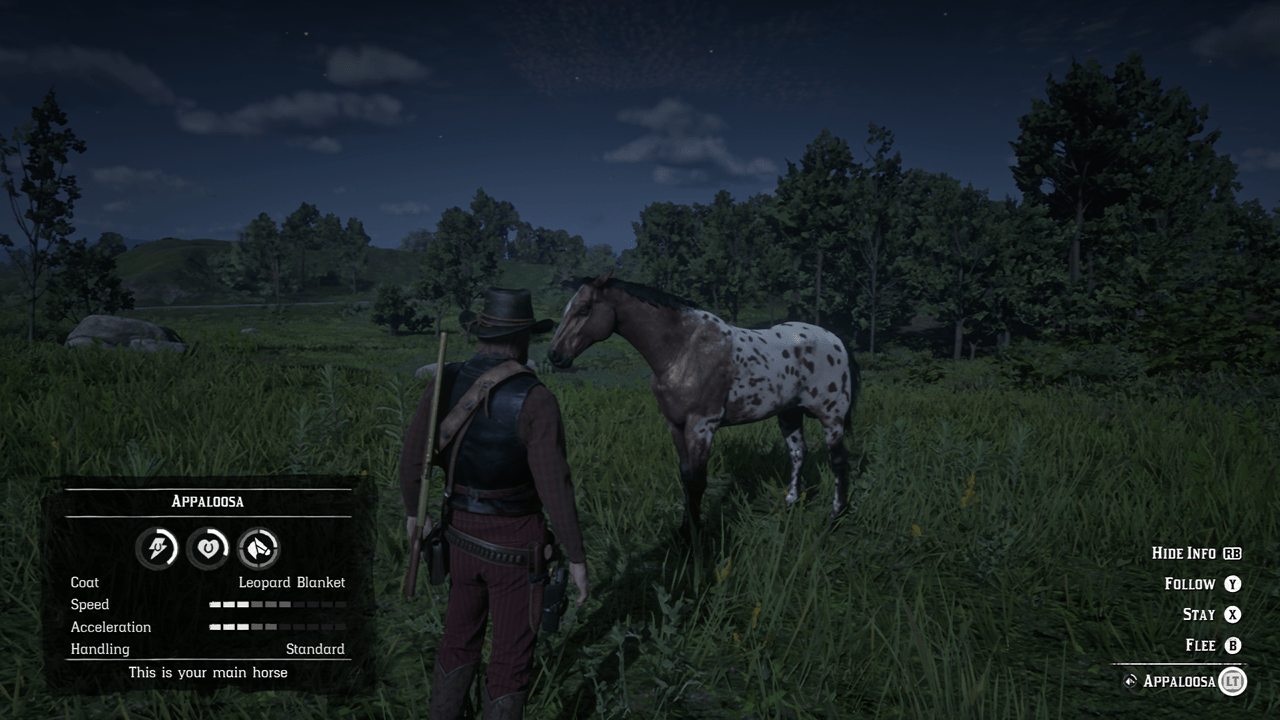Click the Follow command
Image resolution: width=1280 pixels, height=720 pixels.
pos(1191,583)
